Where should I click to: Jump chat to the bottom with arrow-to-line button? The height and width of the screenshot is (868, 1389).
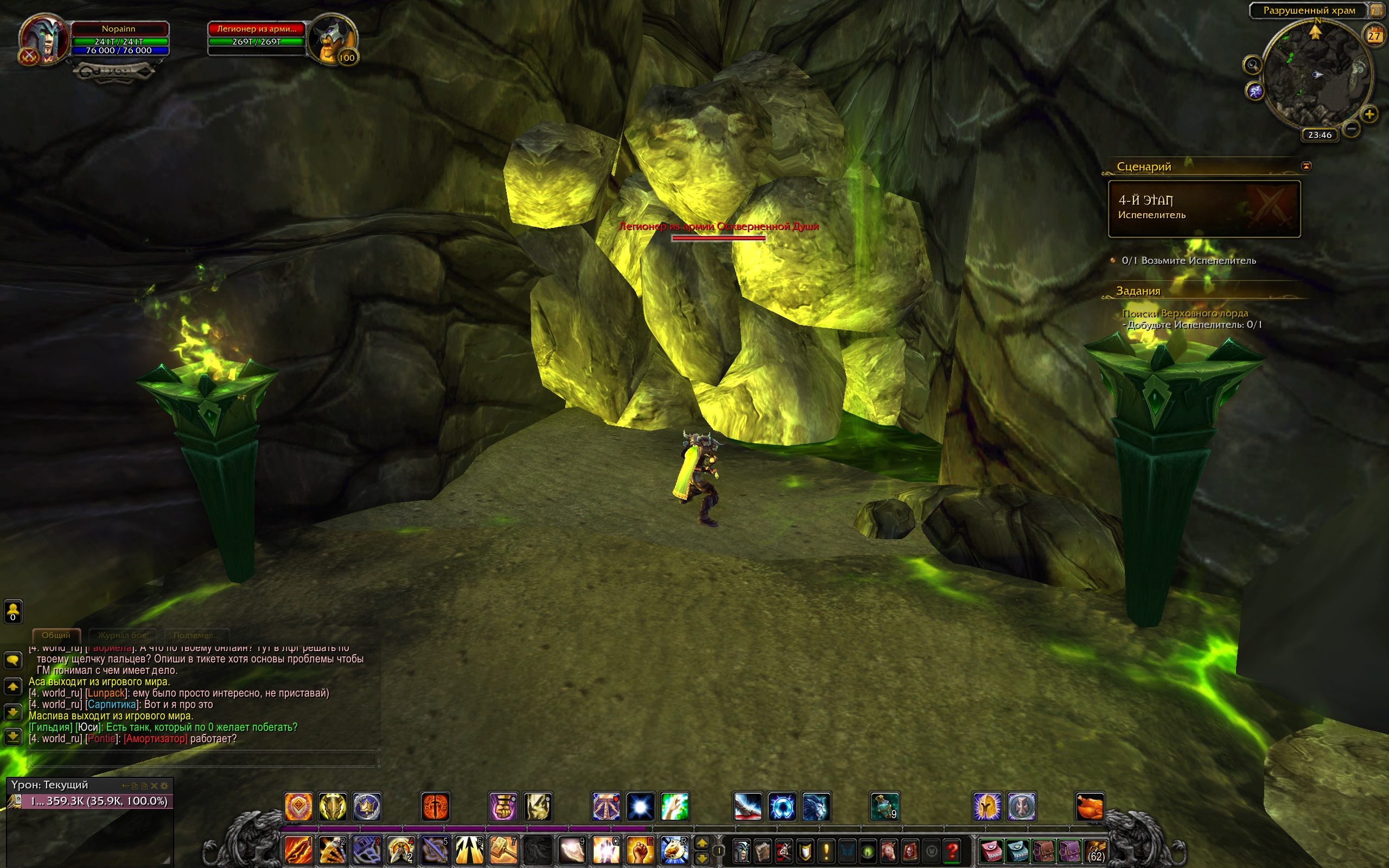12,737
